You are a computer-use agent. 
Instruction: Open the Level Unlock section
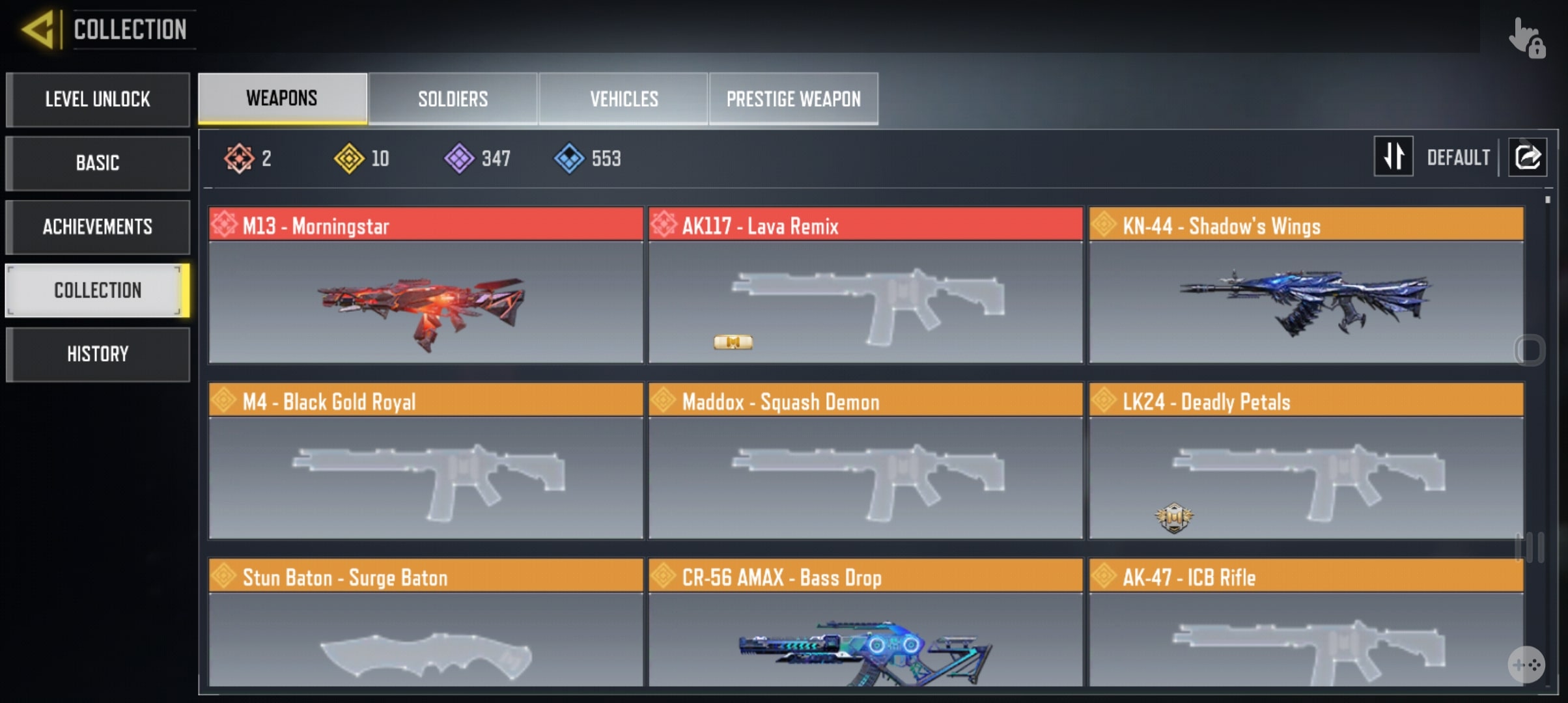(x=98, y=99)
